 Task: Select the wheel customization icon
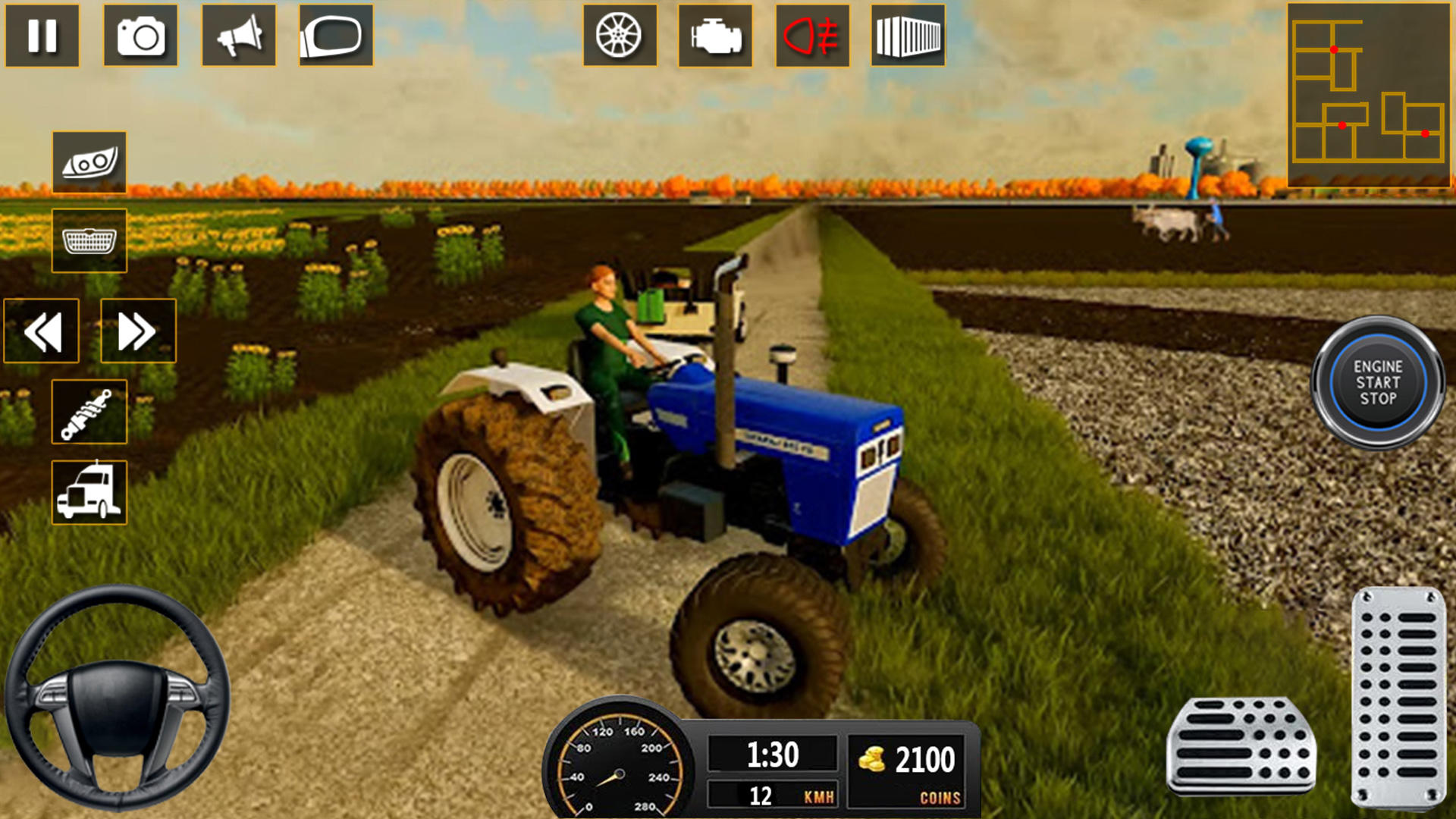tap(618, 36)
